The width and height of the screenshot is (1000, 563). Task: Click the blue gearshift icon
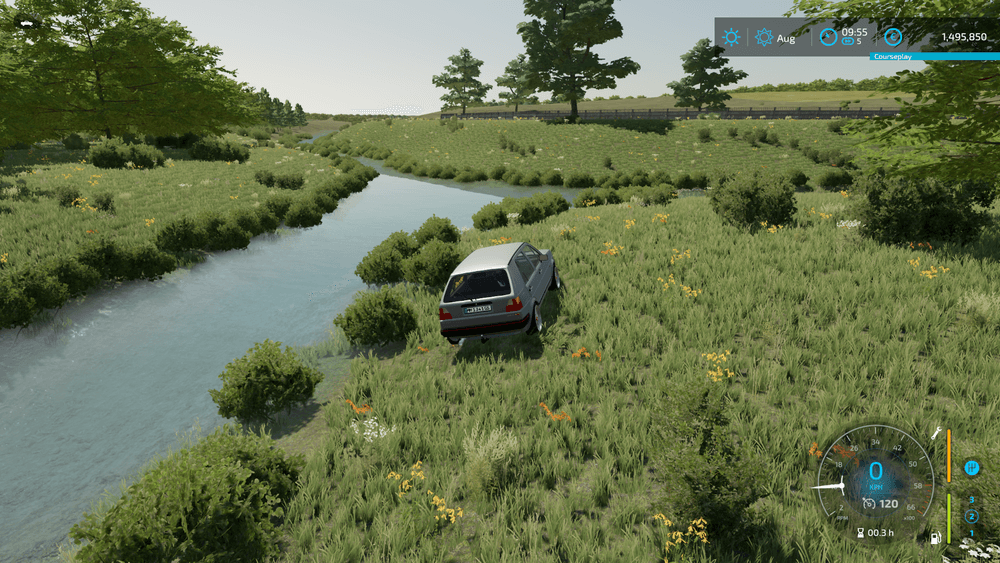click(x=971, y=467)
